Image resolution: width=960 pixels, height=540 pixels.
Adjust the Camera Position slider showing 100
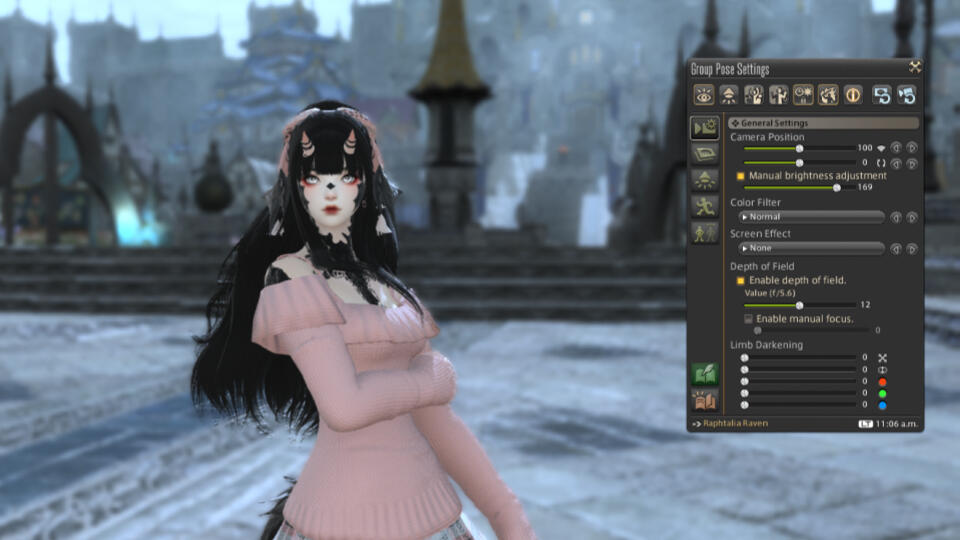coord(799,148)
